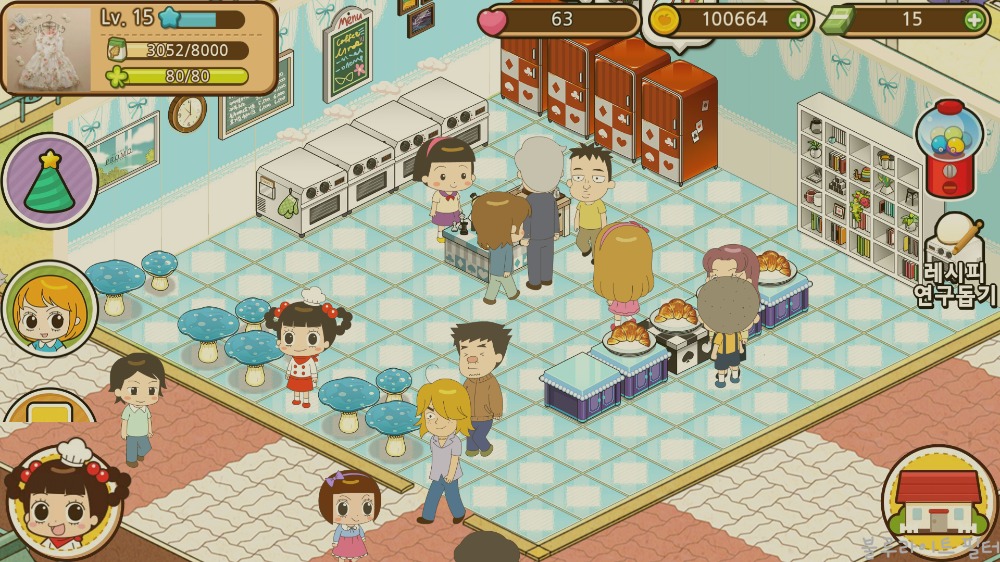Open the dress profile thumbnail

click(x=47, y=47)
